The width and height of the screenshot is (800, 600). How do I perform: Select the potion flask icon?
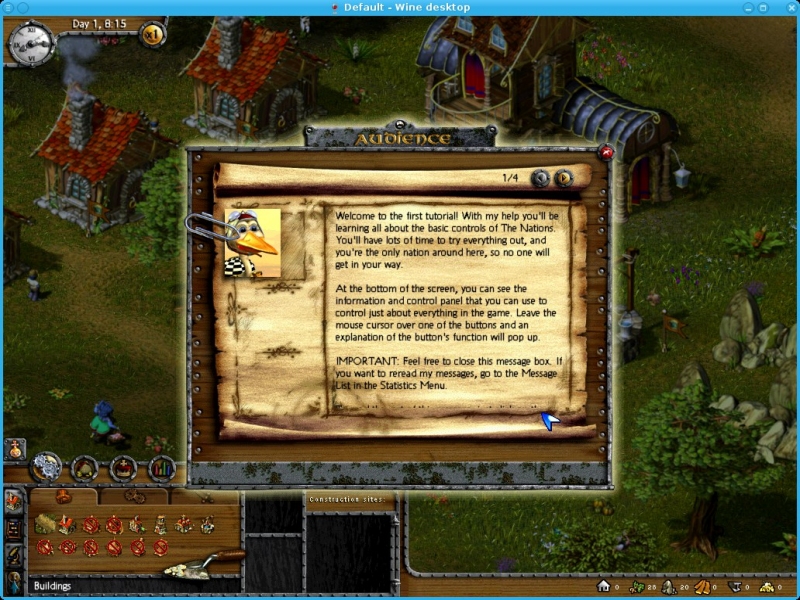14,451
